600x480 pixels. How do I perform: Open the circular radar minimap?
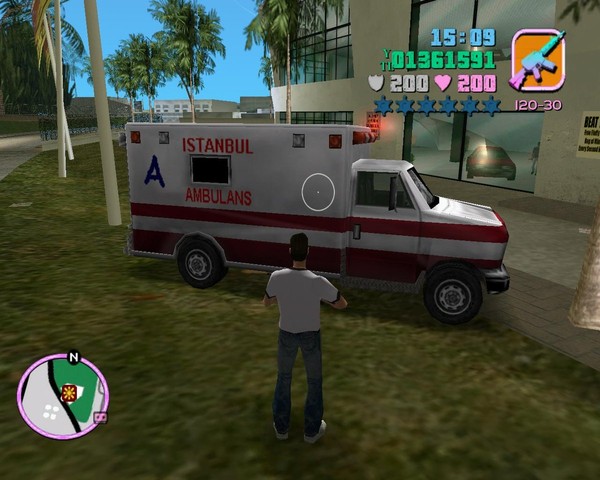tap(62, 398)
